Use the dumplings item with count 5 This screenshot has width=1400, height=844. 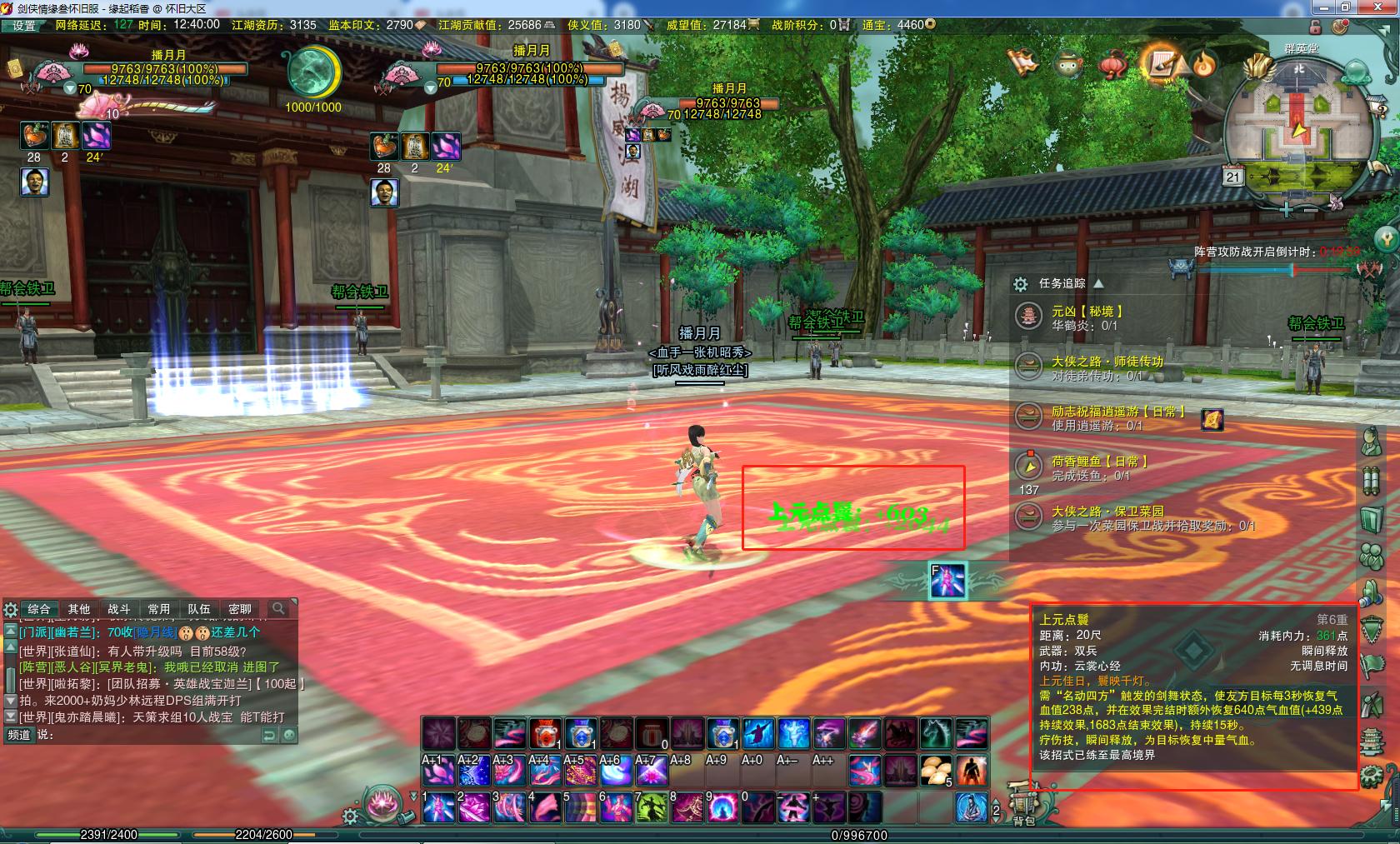pos(937,771)
